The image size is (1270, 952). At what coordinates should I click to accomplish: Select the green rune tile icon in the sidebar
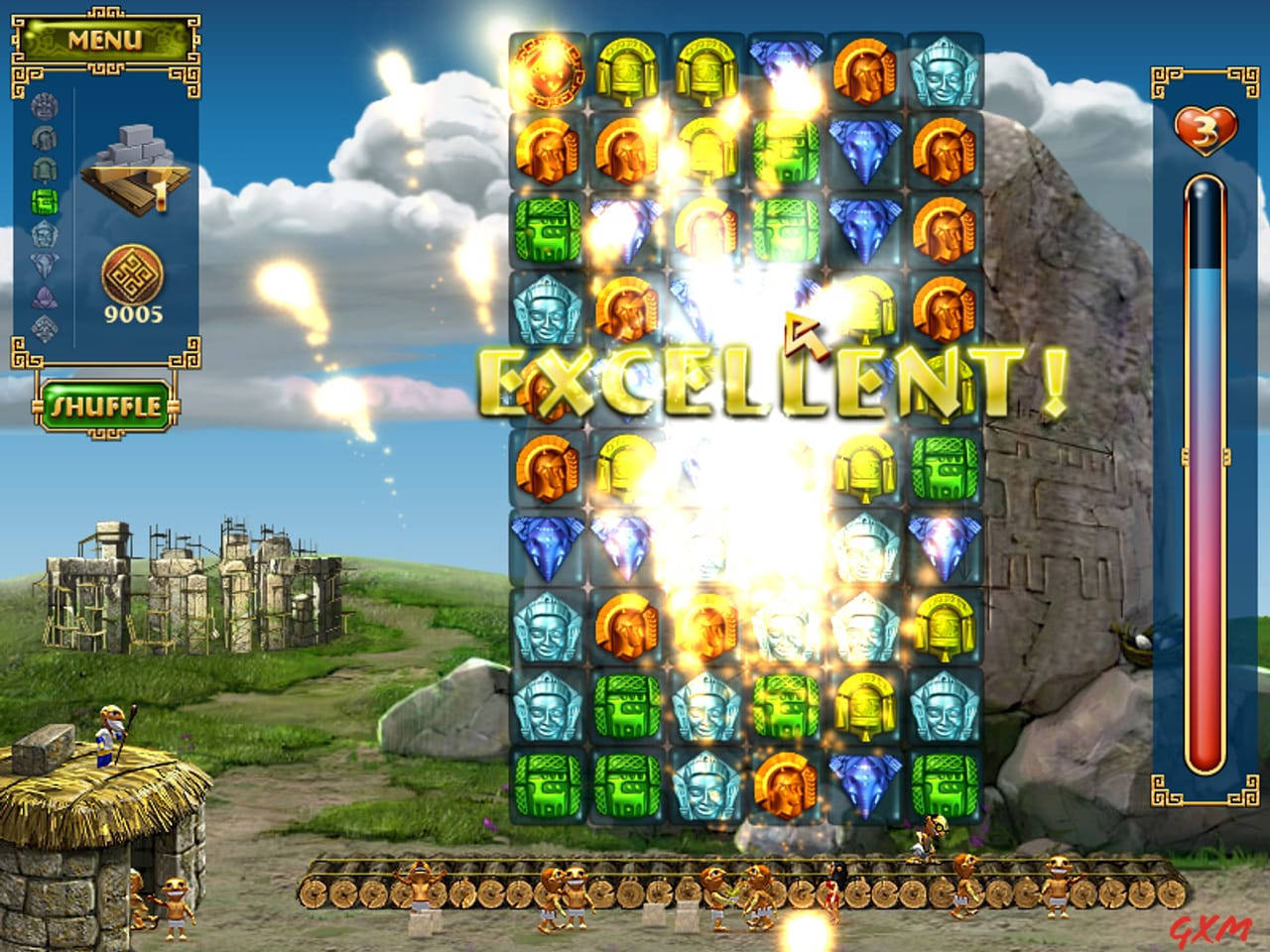(x=44, y=201)
